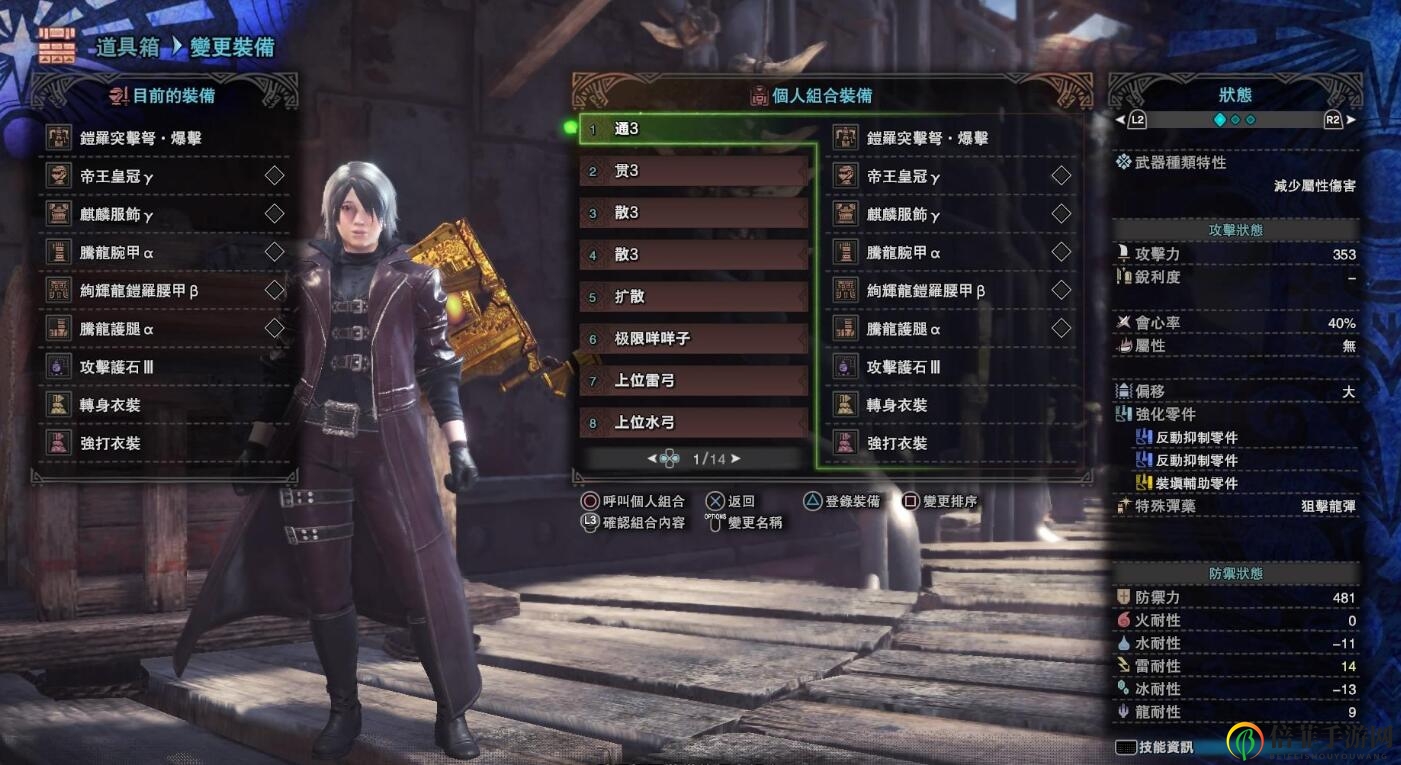Choose the 上位水弓 loadout
The image size is (1401, 765).
694,423
